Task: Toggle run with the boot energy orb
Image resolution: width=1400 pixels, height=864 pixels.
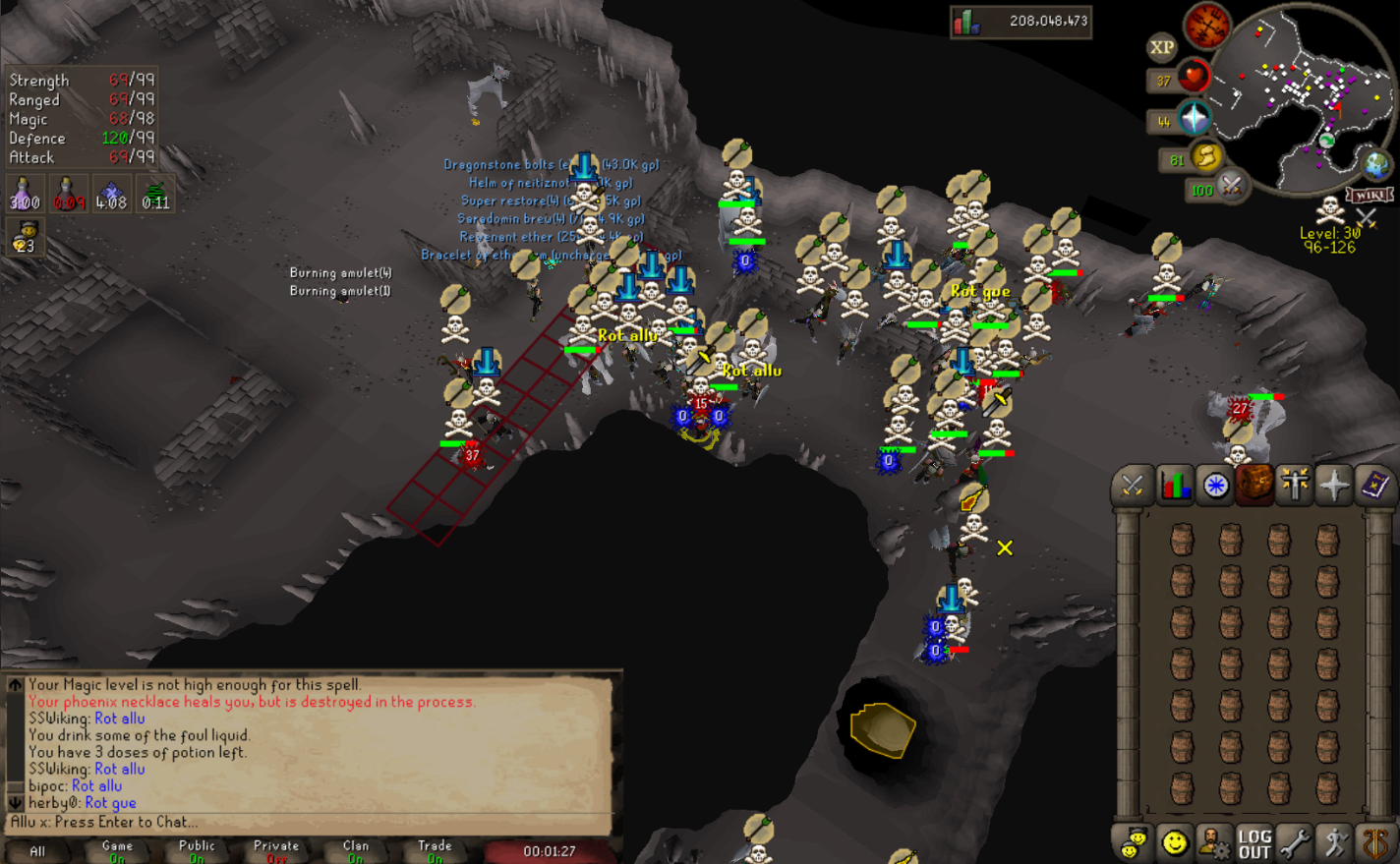Action: [x=1206, y=156]
